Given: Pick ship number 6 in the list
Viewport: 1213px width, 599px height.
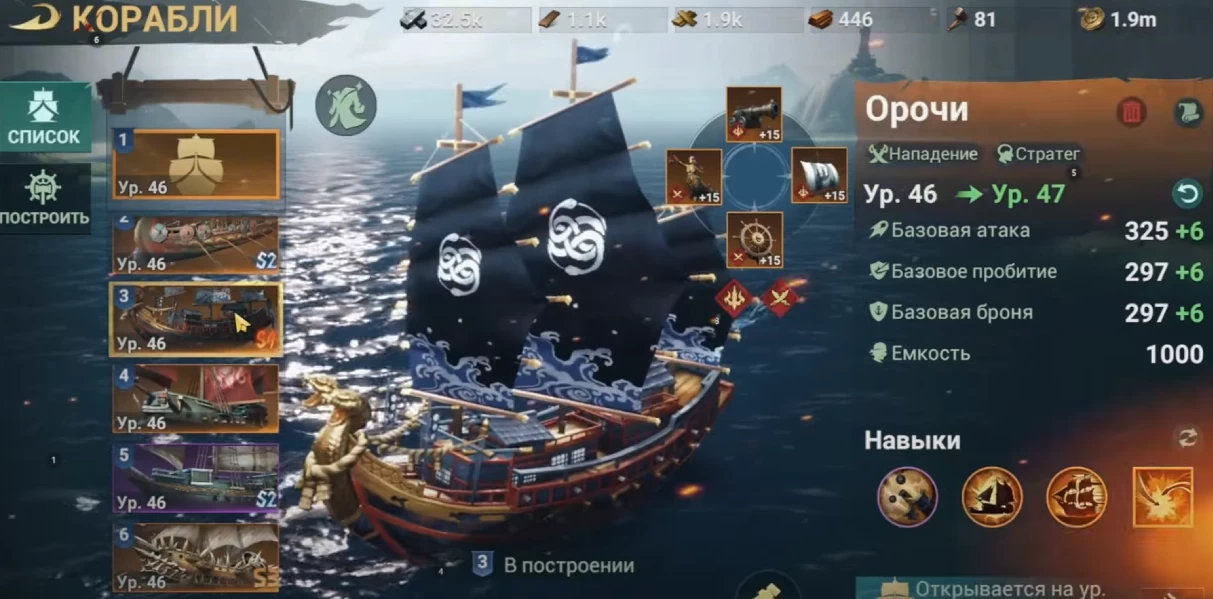Looking at the screenshot, I should tap(196, 556).
